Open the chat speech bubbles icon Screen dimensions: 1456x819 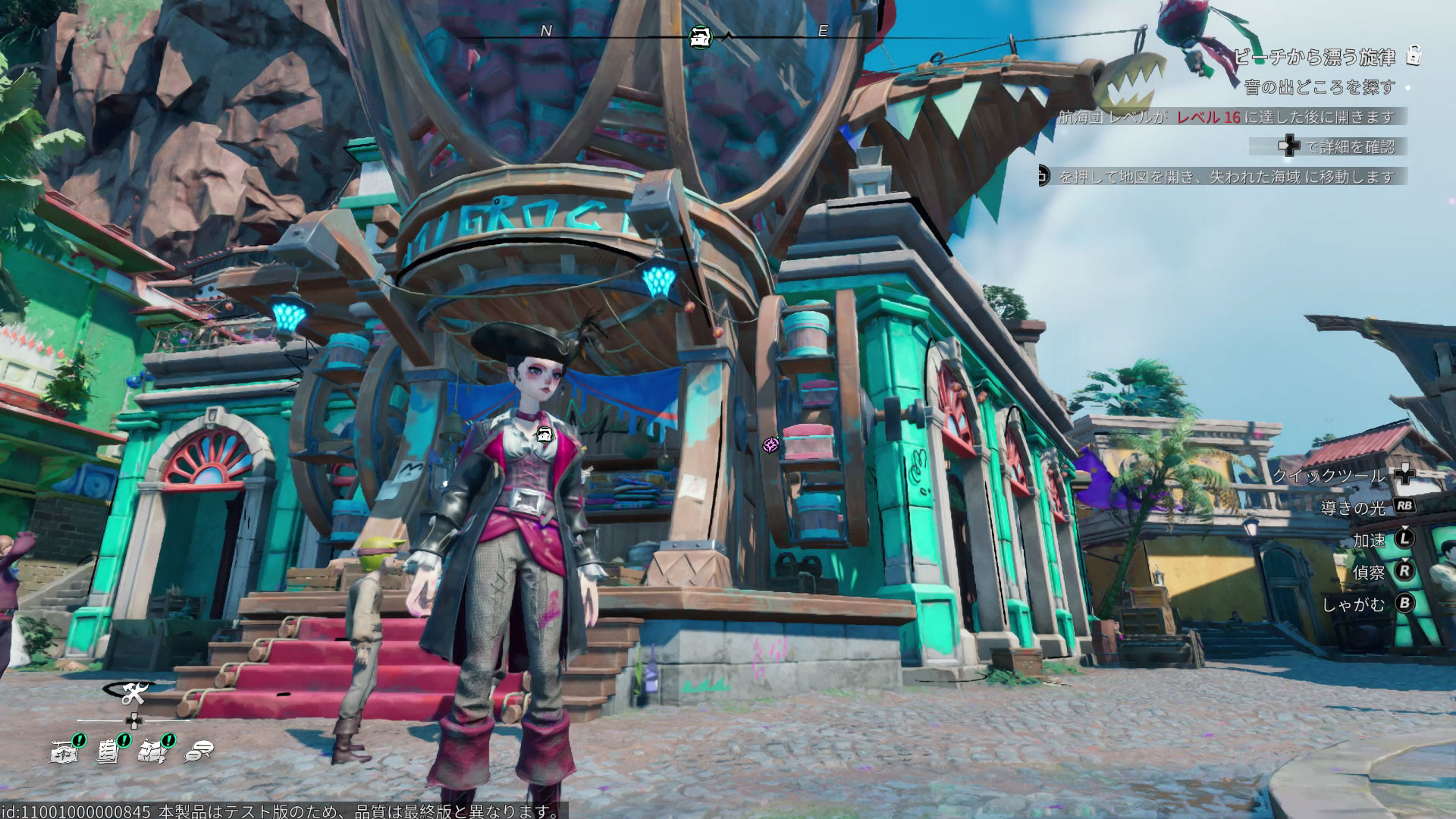click(199, 751)
